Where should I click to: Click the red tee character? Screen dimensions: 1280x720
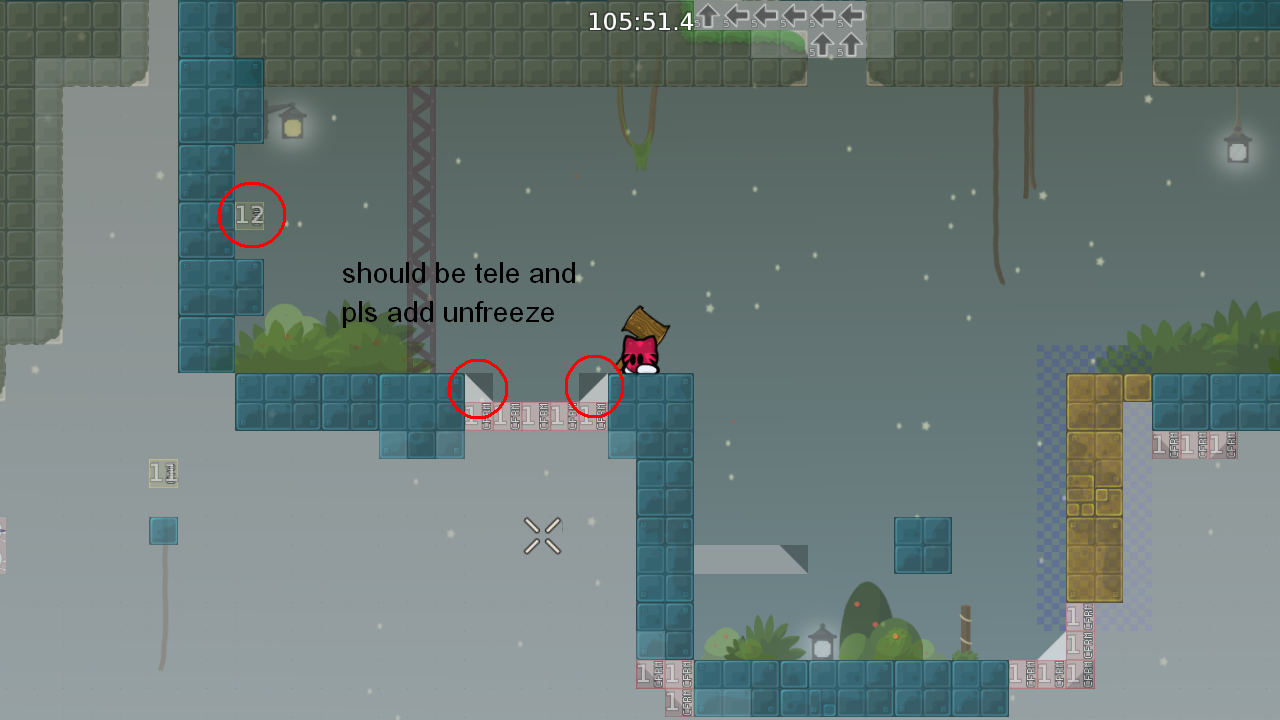(641, 355)
